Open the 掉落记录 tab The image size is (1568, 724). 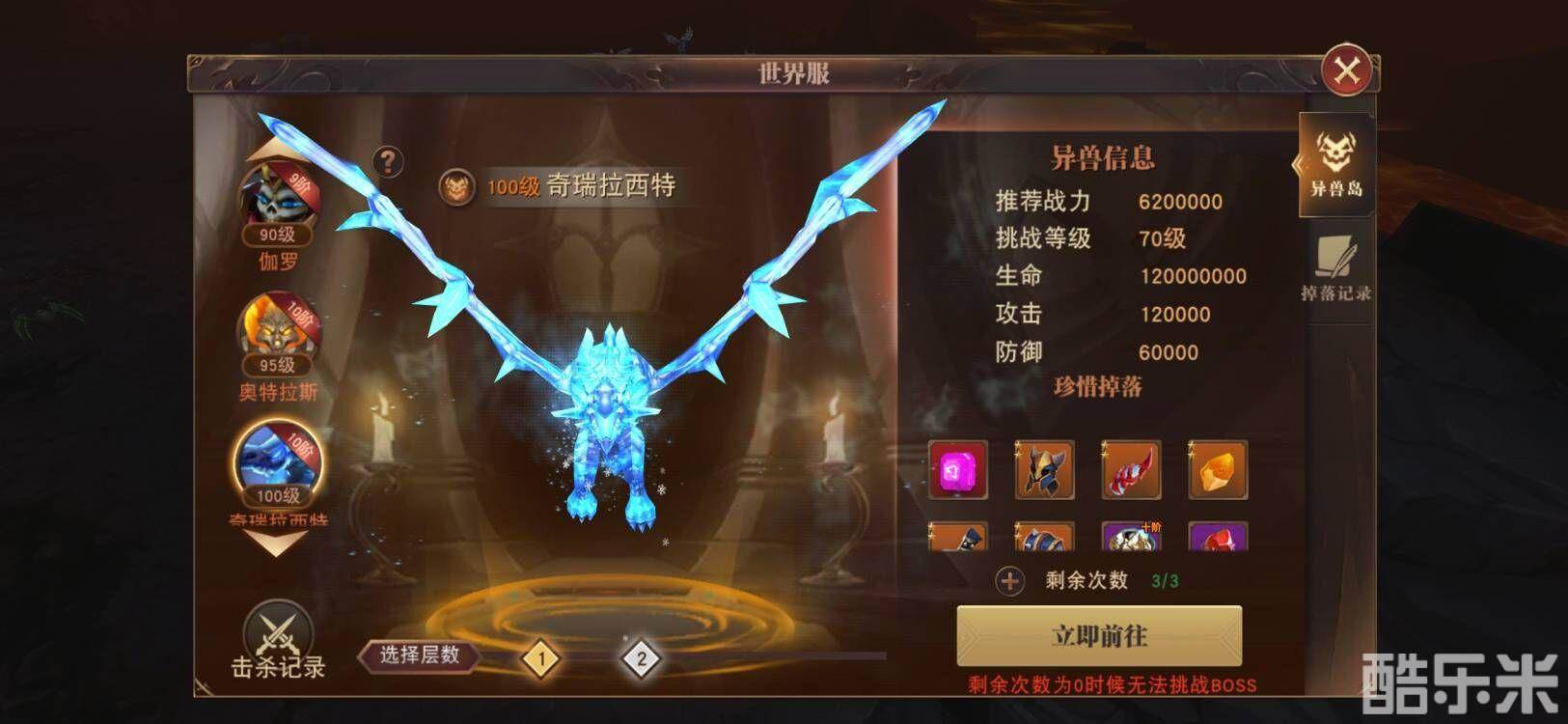tap(1338, 270)
